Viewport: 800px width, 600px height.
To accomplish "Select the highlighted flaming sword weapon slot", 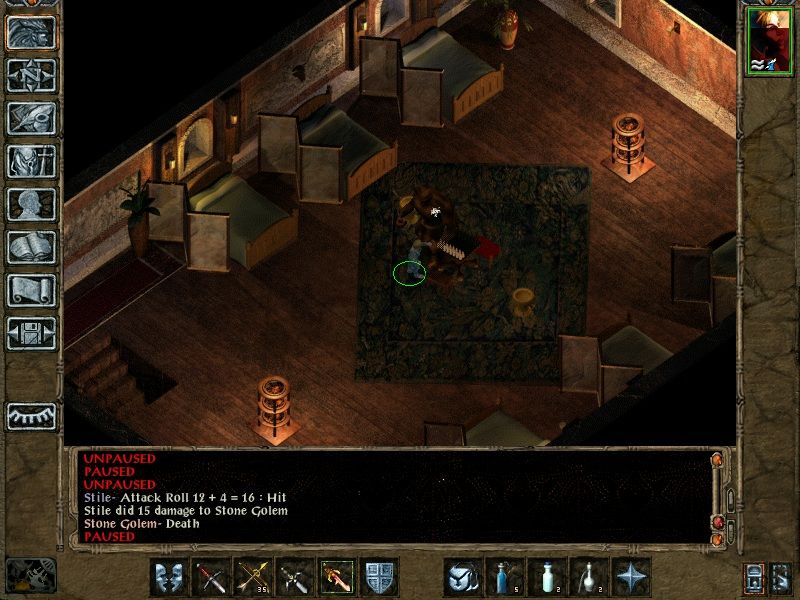I will point(337,577).
